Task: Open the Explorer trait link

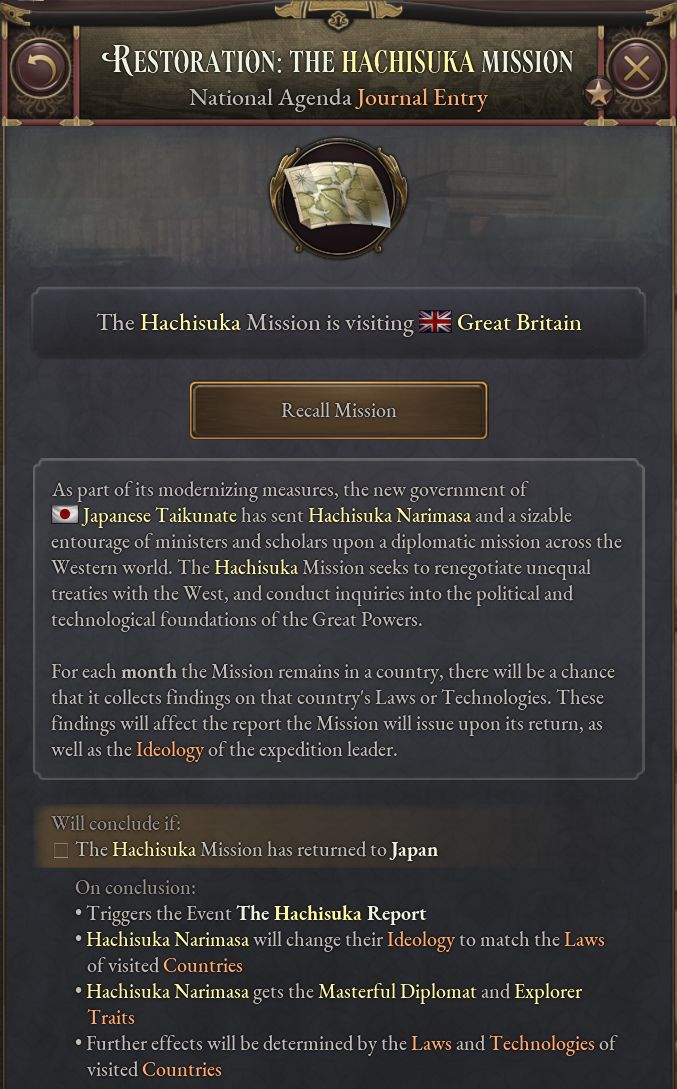Action: click(547, 991)
